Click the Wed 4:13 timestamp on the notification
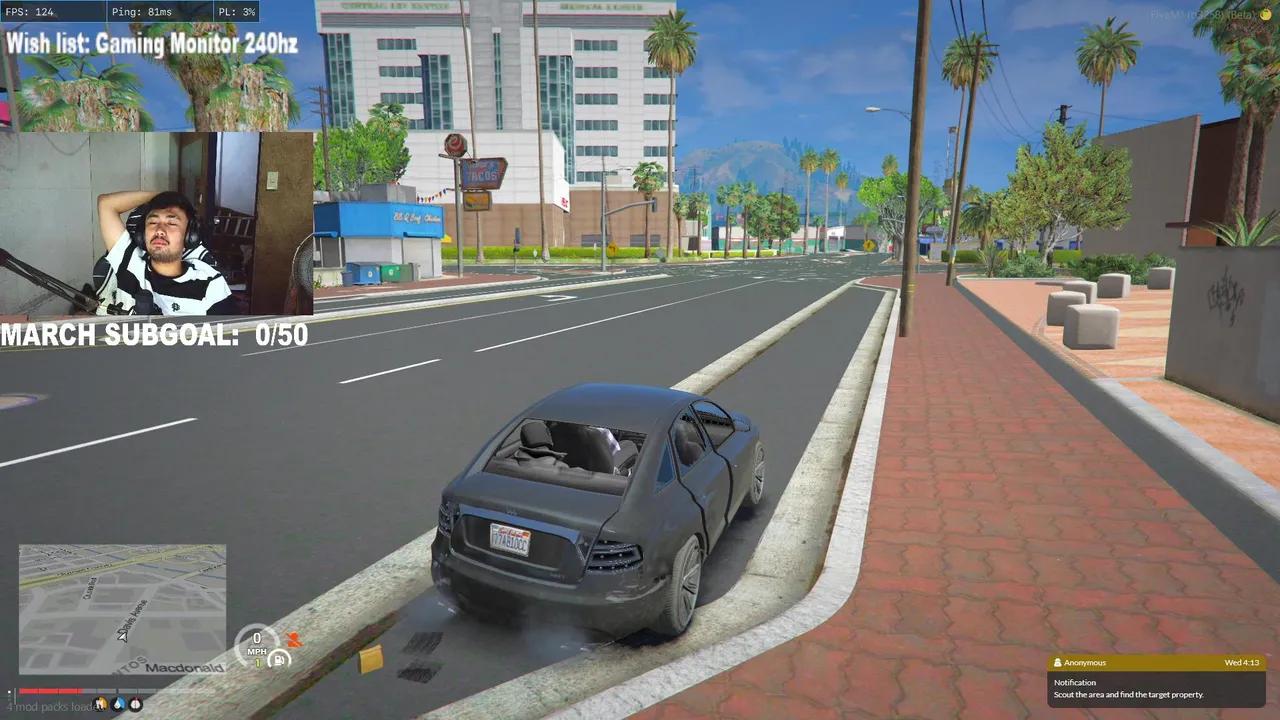Image resolution: width=1280 pixels, height=720 pixels. pos(1243,662)
